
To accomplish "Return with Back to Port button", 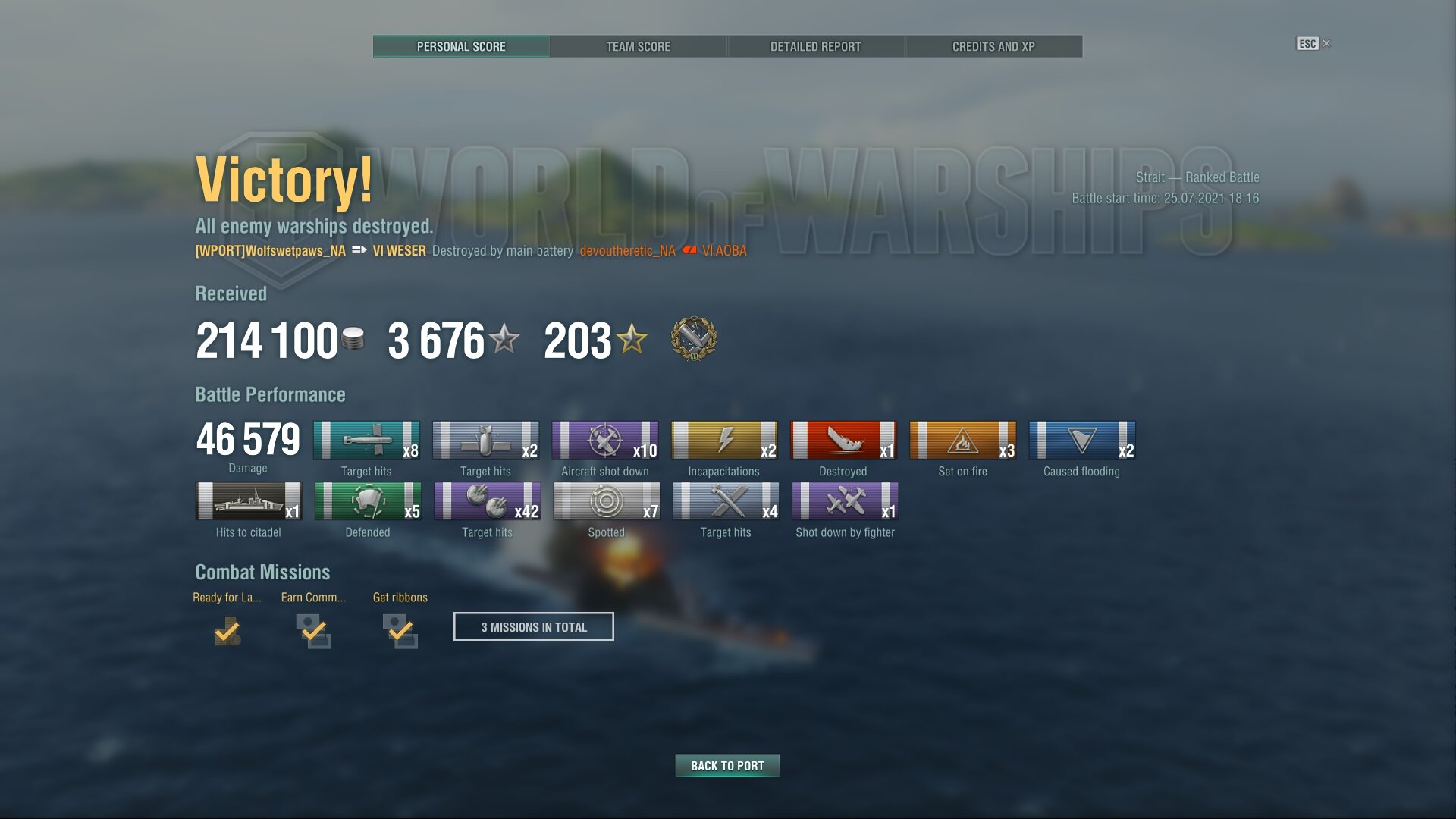I will (727, 766).
